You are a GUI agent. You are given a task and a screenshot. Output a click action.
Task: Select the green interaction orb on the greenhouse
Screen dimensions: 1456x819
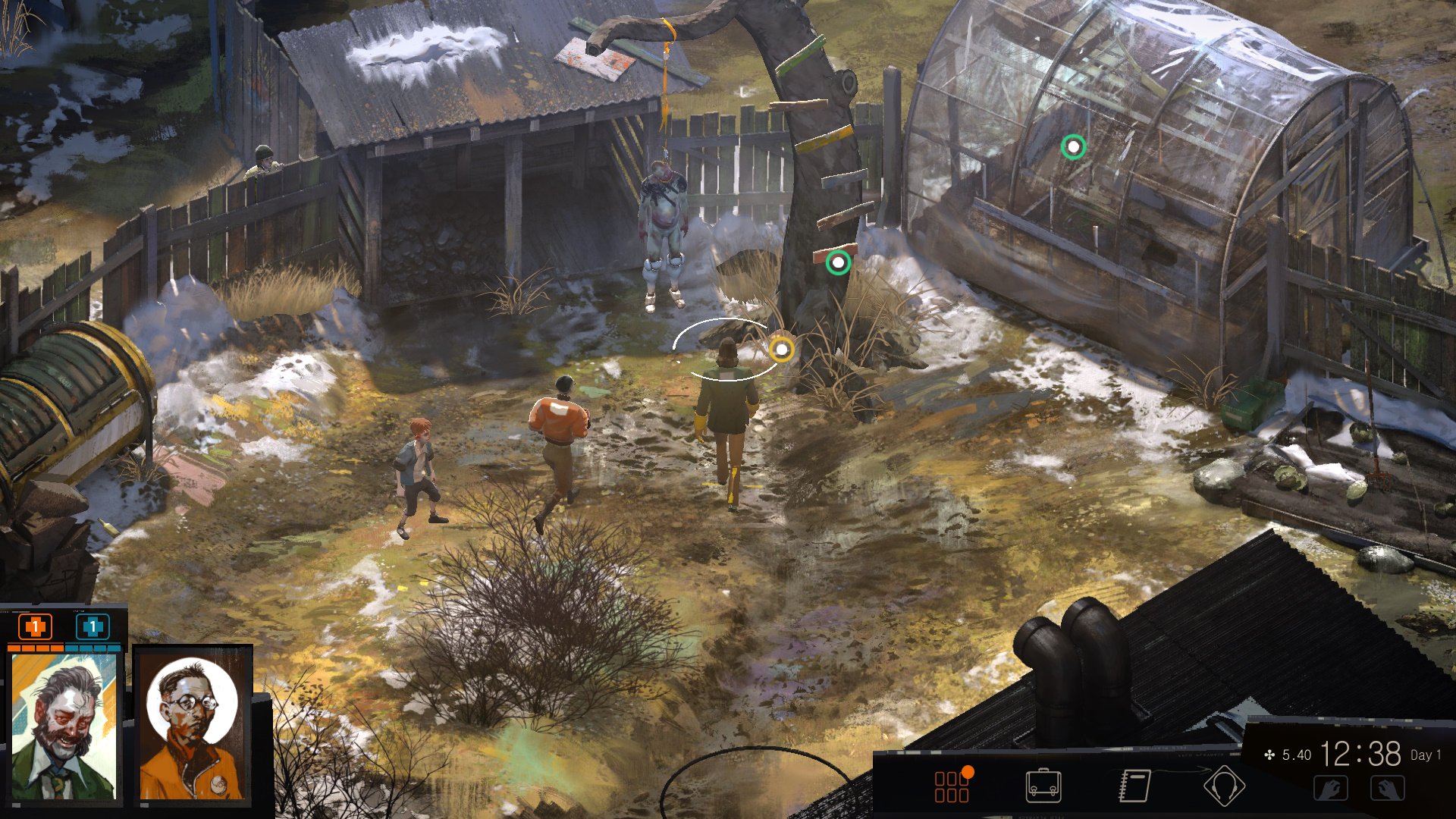pos(1073,146)
